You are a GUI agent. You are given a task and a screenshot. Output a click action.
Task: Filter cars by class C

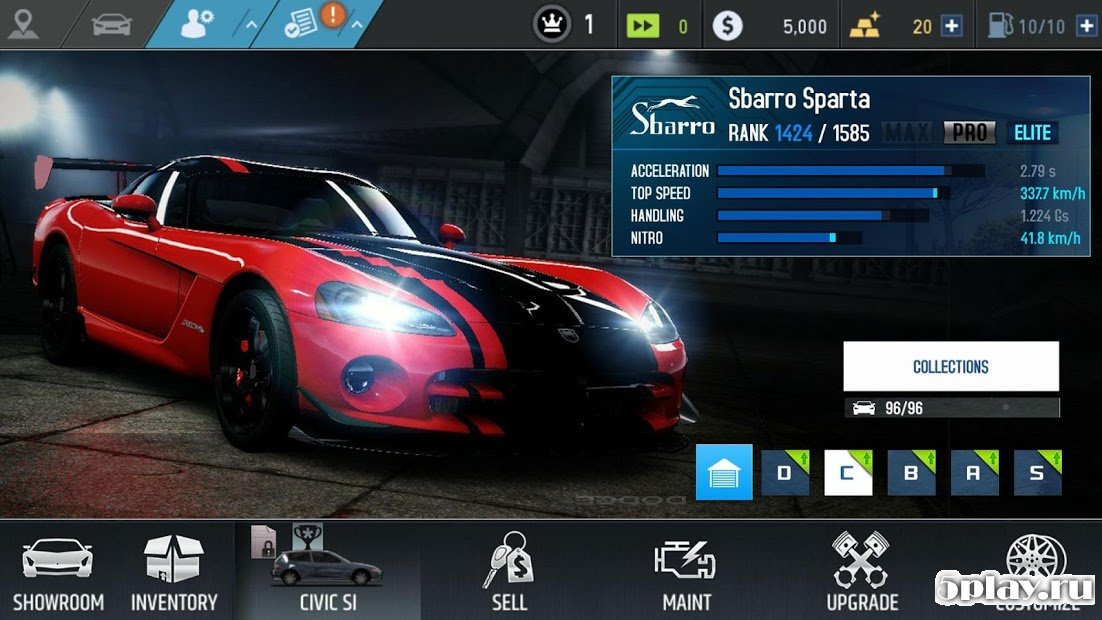pos(848,473)
